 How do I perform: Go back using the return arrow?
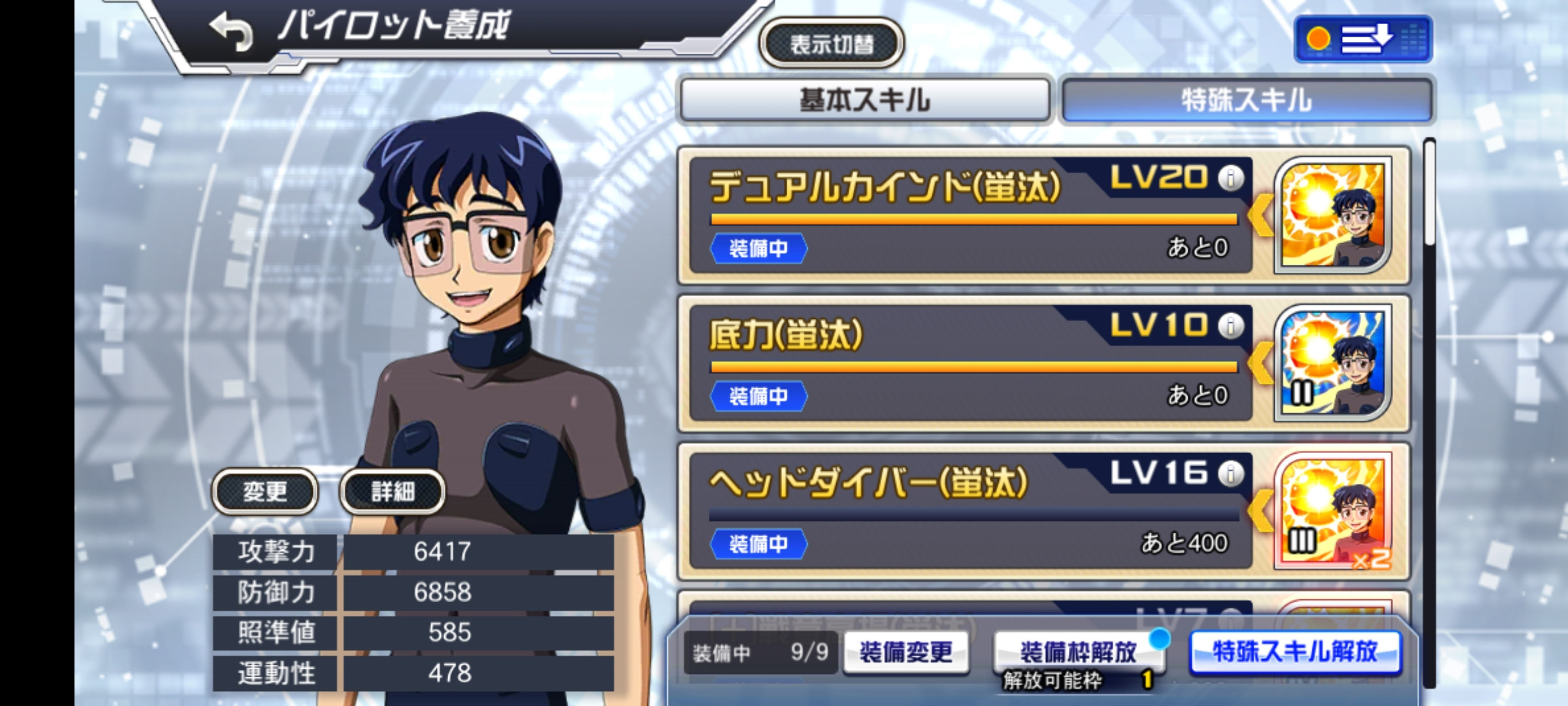click(231, 31)
